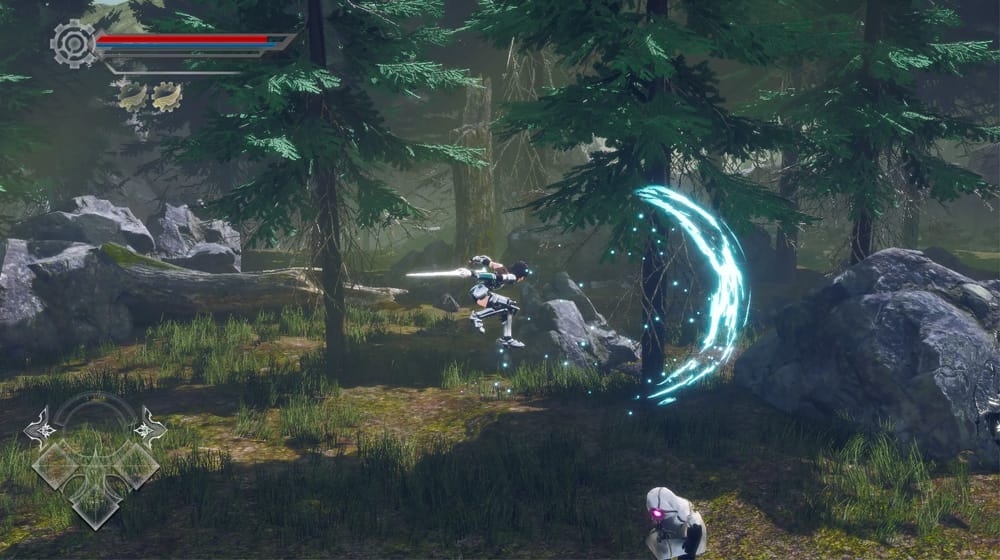Choose the left-hand diamond skill slot

coord(56,465)
